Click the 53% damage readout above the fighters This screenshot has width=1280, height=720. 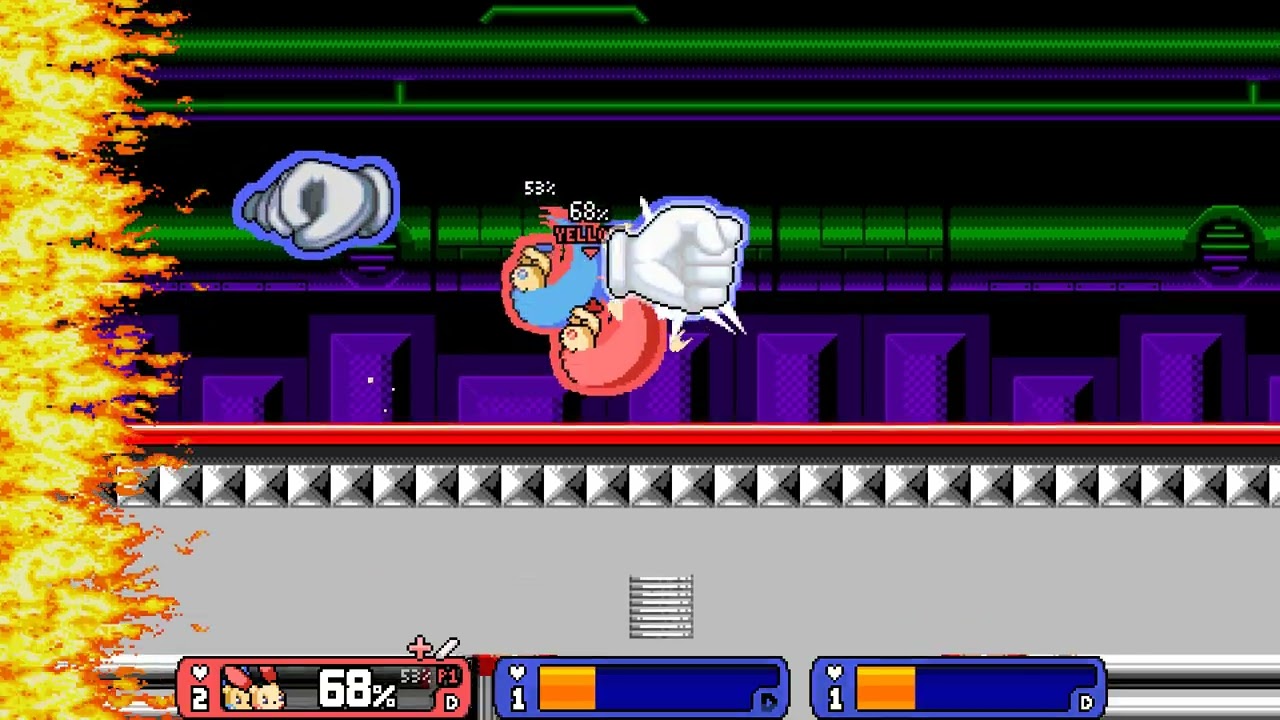click(x=538, y=188)
